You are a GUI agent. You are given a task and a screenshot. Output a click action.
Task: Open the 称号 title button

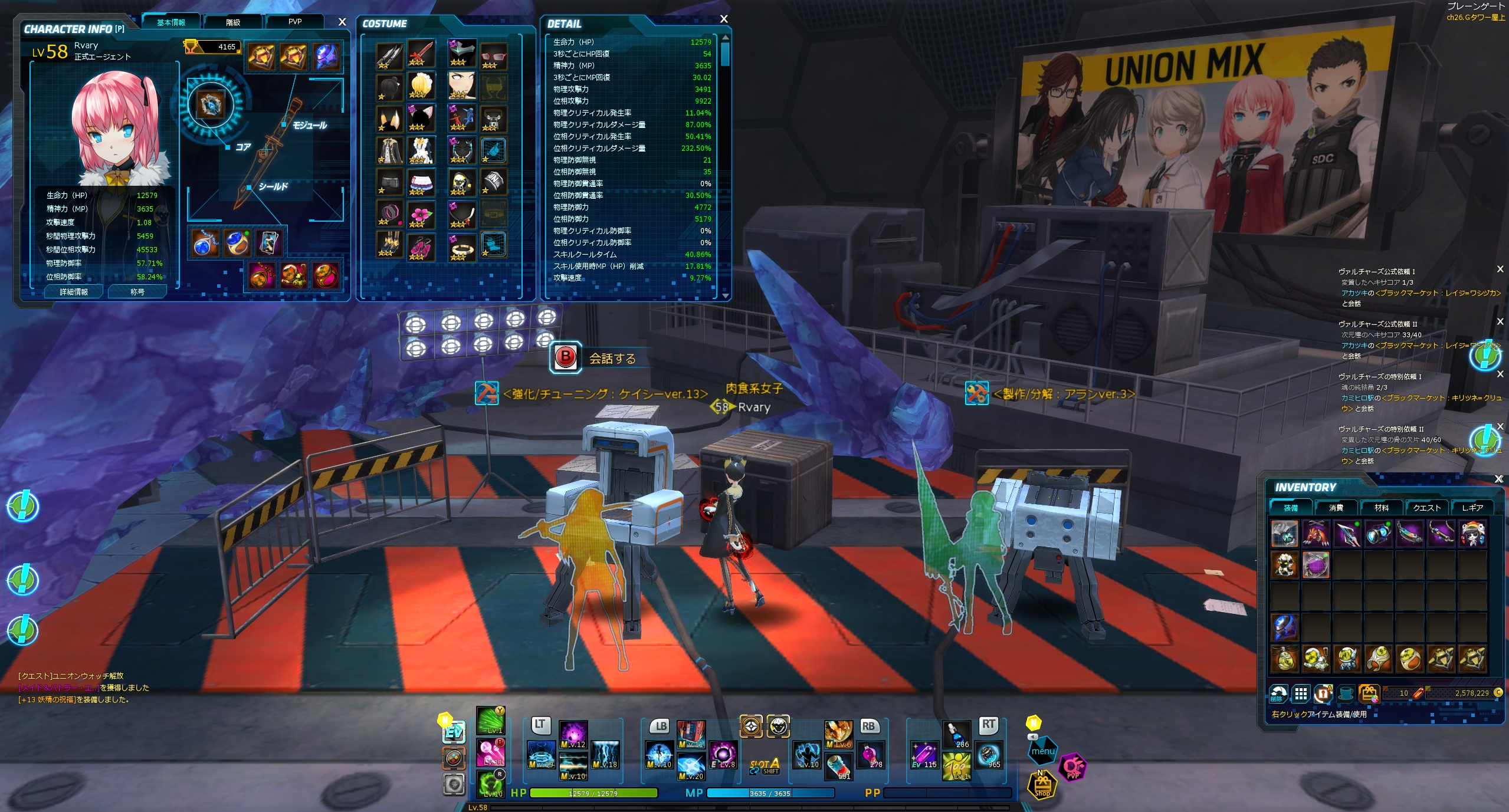pos(137,292)
